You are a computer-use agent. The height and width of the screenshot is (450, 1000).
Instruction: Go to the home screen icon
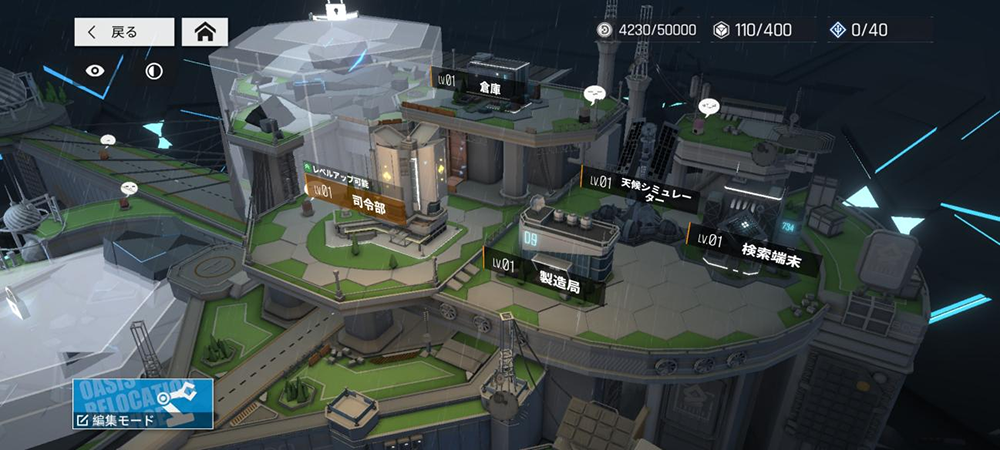pyautogui.click(x=204, y=32)
